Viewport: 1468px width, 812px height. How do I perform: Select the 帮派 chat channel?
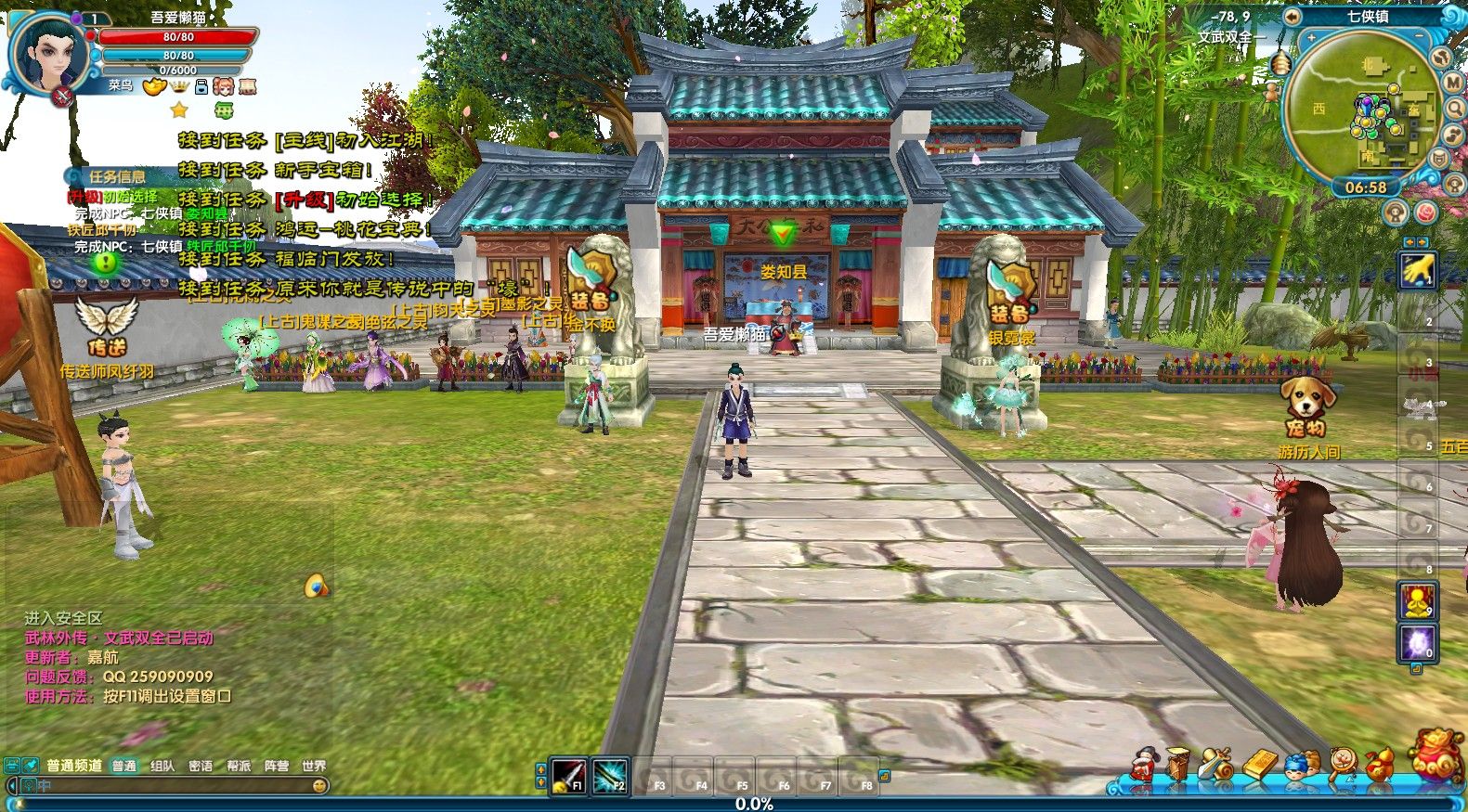[239, 766]
